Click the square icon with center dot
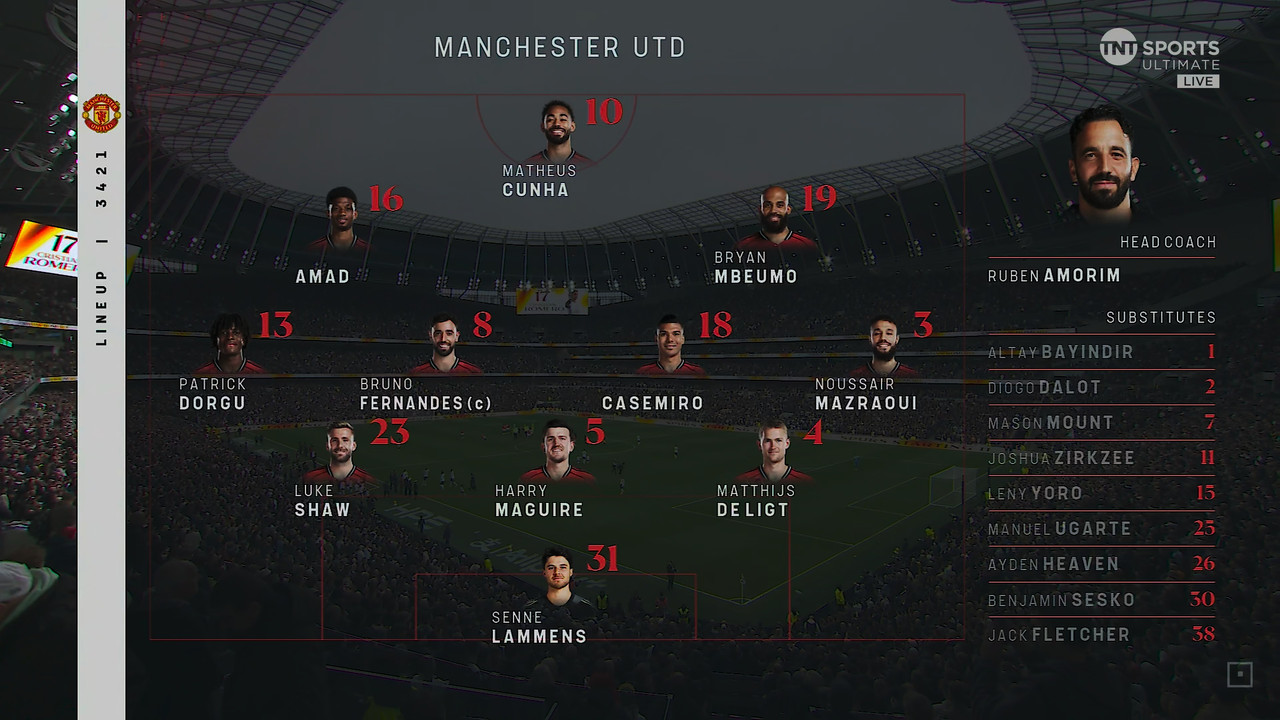 click(1239, 675)
